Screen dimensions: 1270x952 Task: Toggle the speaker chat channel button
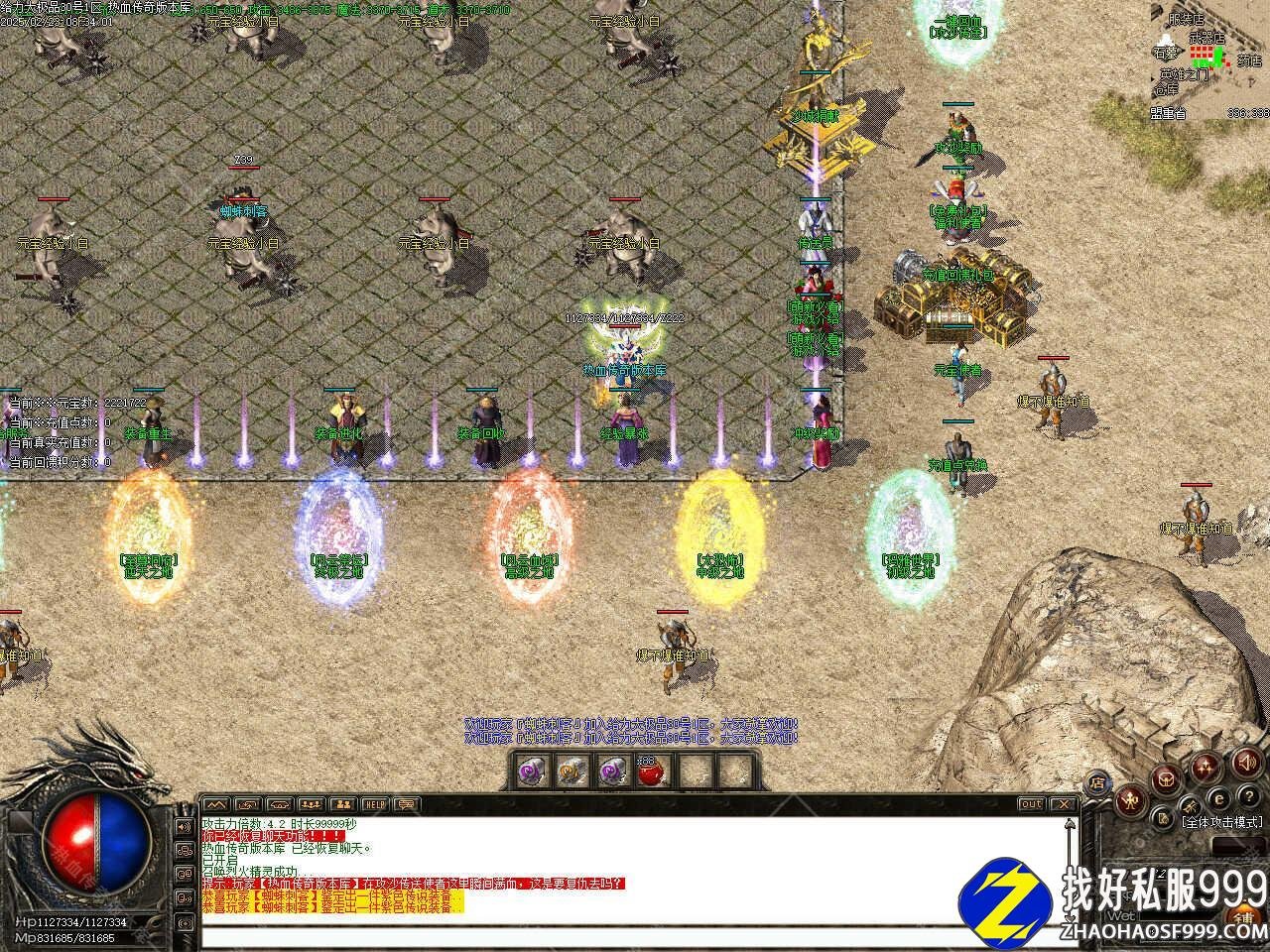(184, 825)
